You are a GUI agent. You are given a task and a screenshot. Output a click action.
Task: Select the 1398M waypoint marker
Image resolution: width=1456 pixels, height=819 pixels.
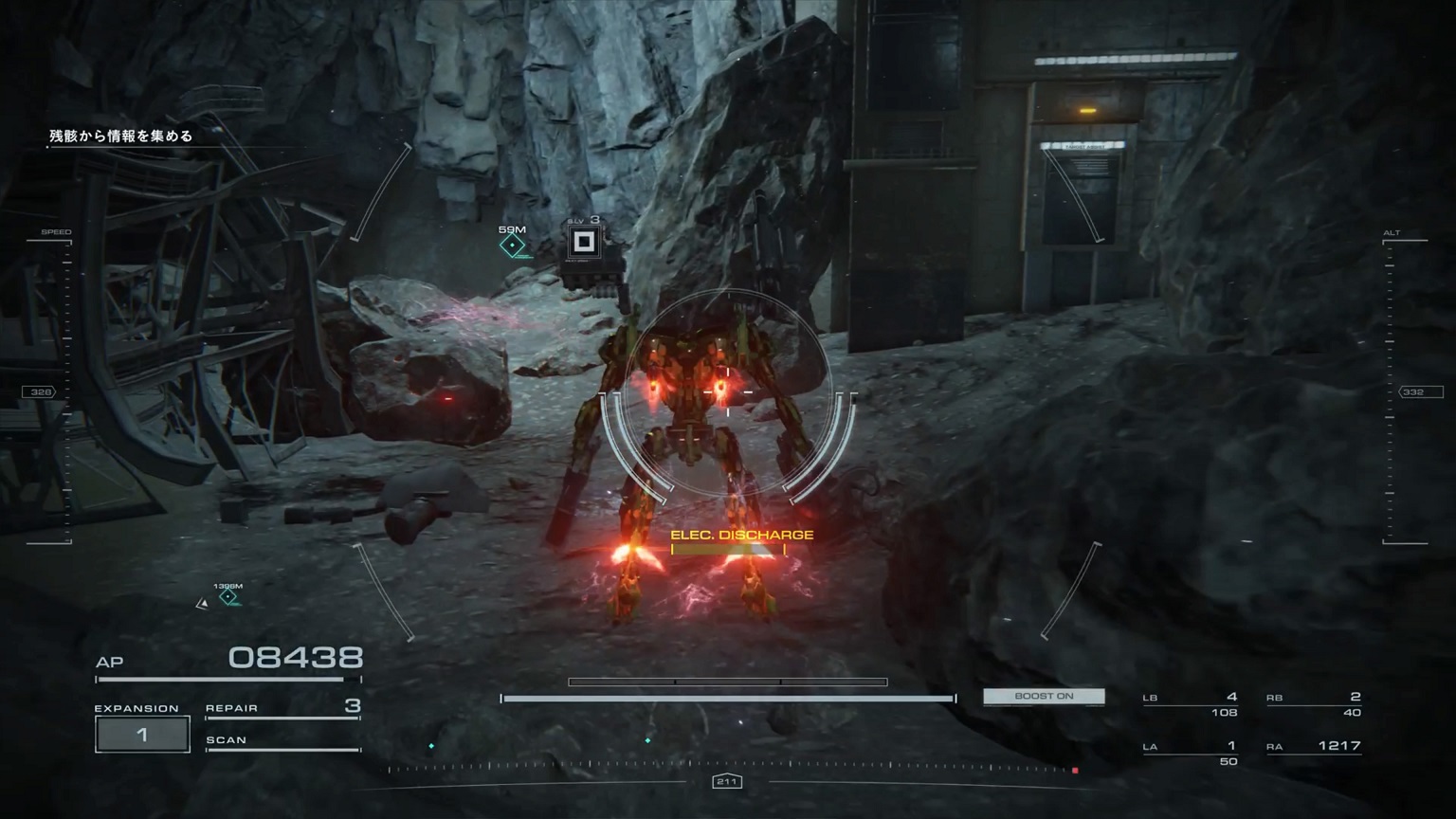pyautogui.click(x=228, y=596)
